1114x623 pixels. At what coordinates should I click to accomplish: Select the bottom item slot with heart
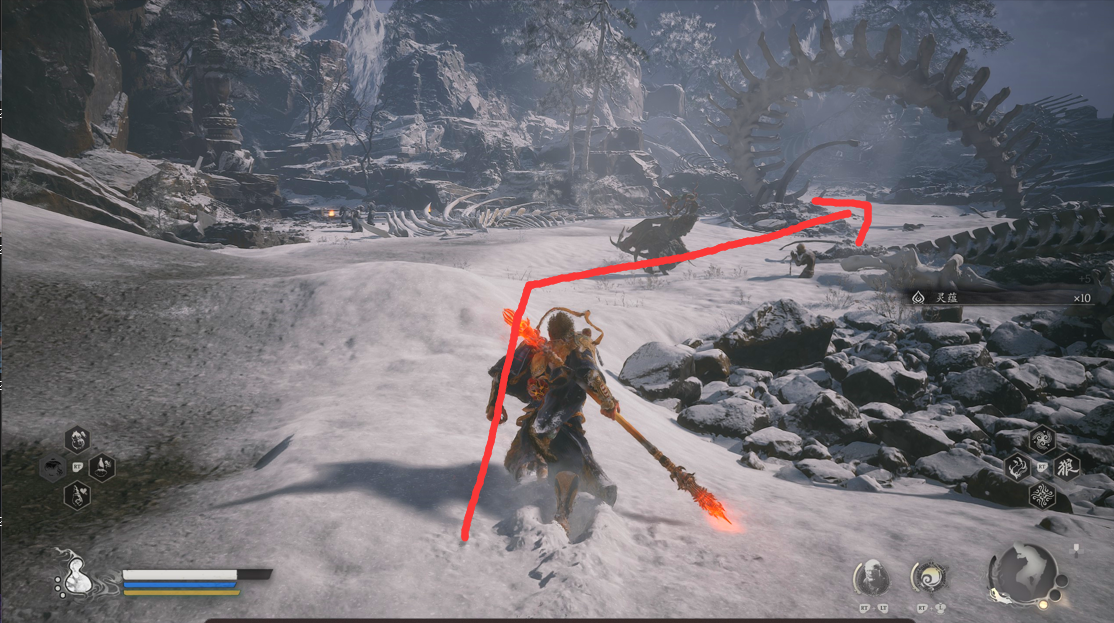(78, 494)
